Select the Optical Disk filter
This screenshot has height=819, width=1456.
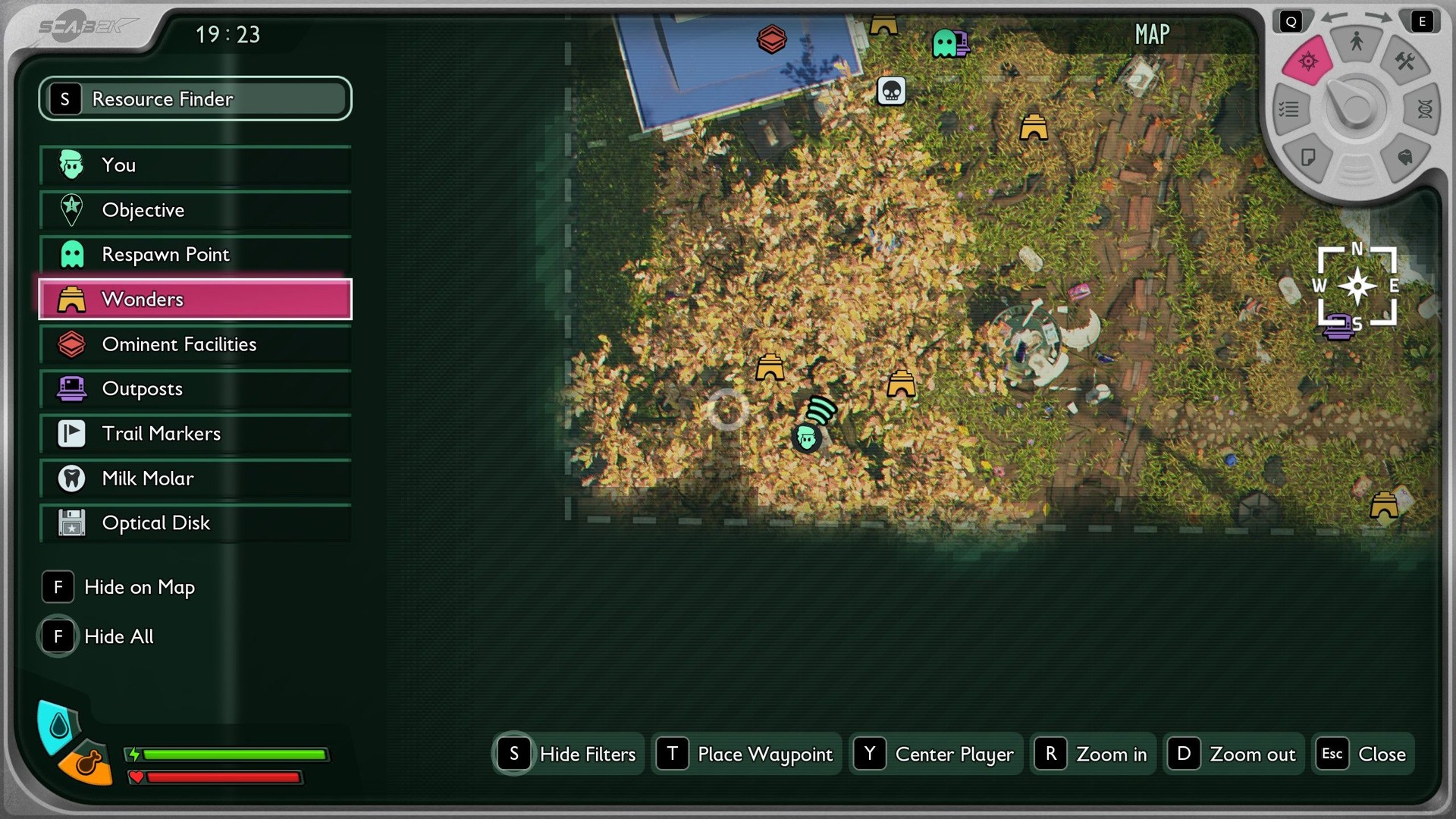(x=195, y=523)
